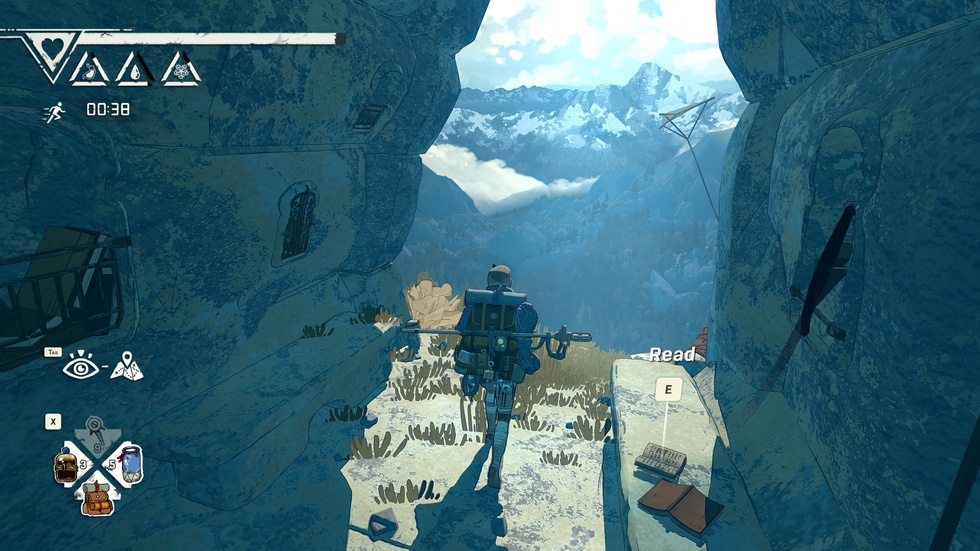Choose the brown canteen quick slot
This screenshot has height=551, width=980.
pyautogui.click(x=66, y=466)
